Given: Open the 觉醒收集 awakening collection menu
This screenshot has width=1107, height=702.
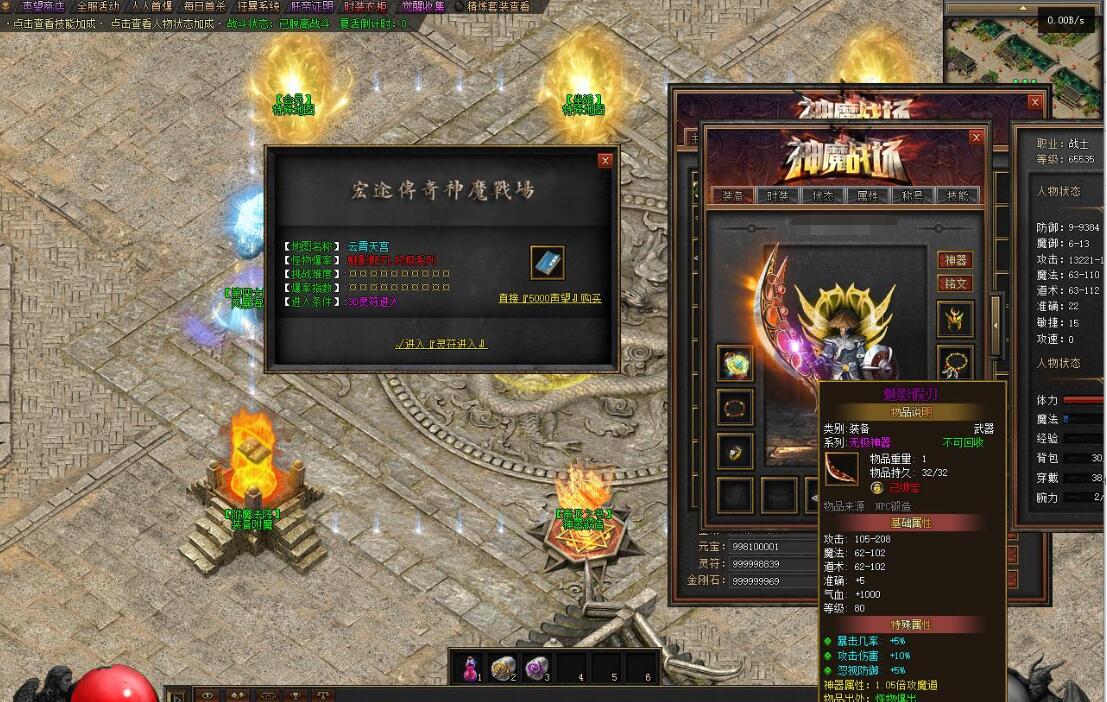Looking at the screenshot, I should (424, 6).
